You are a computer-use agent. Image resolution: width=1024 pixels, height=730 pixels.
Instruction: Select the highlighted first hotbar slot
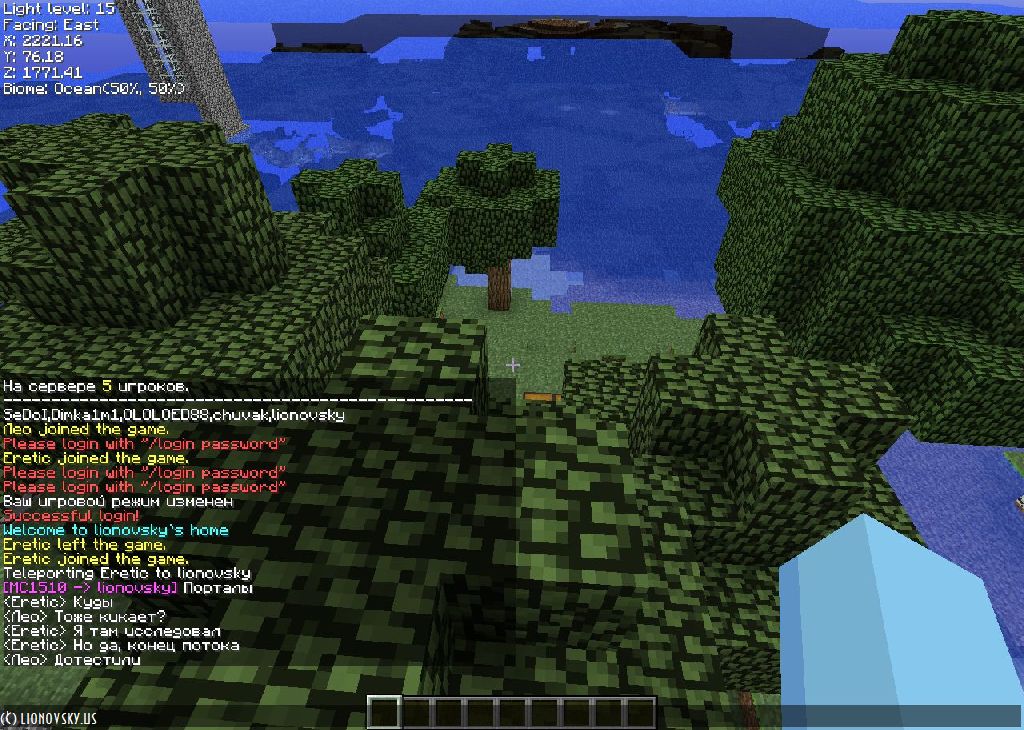[x=385, y=713]
